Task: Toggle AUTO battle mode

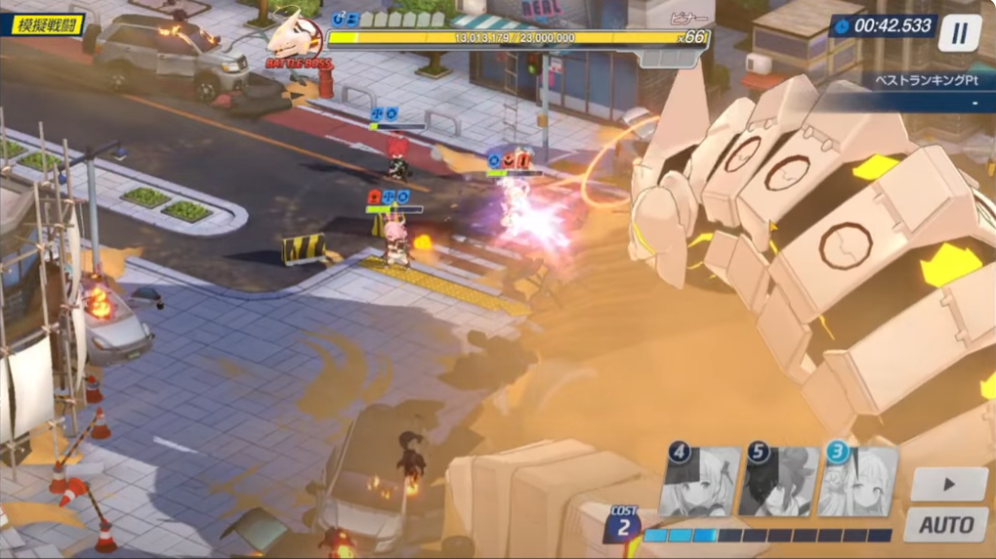Action: [947, 524]
